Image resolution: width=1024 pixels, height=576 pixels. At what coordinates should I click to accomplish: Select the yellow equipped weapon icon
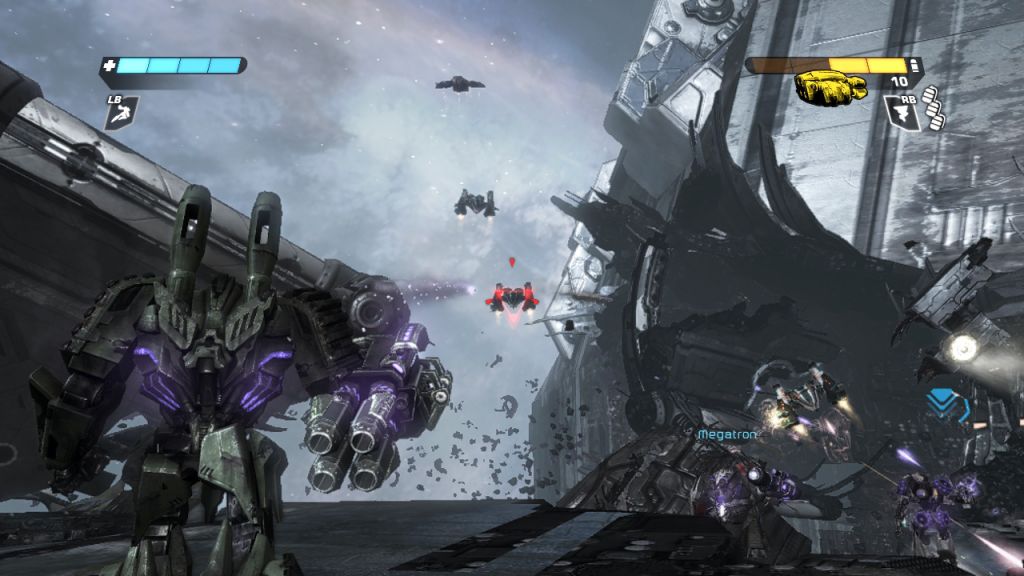click(830, 88)
